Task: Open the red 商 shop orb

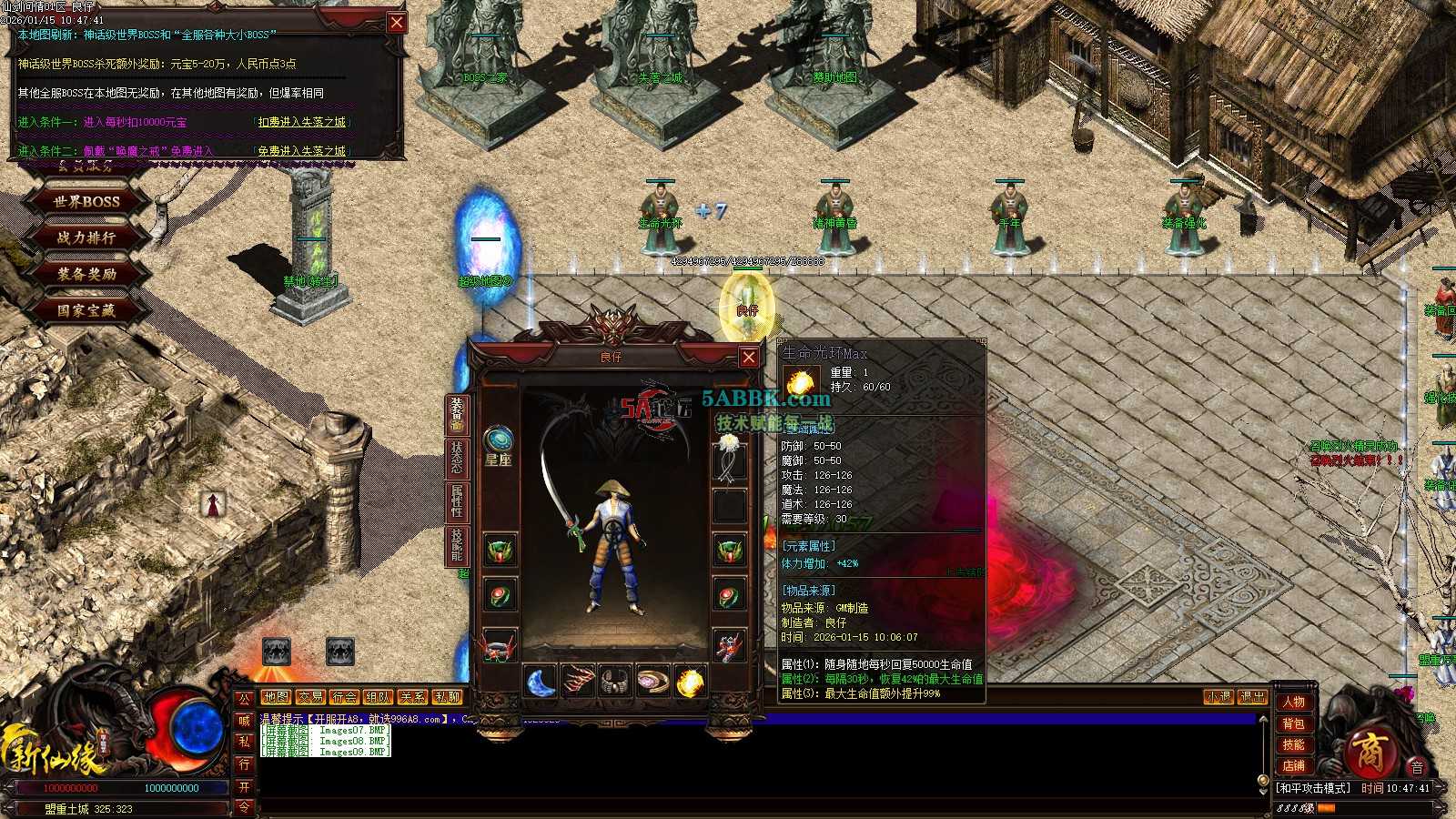Action: tap(1368, 753)
